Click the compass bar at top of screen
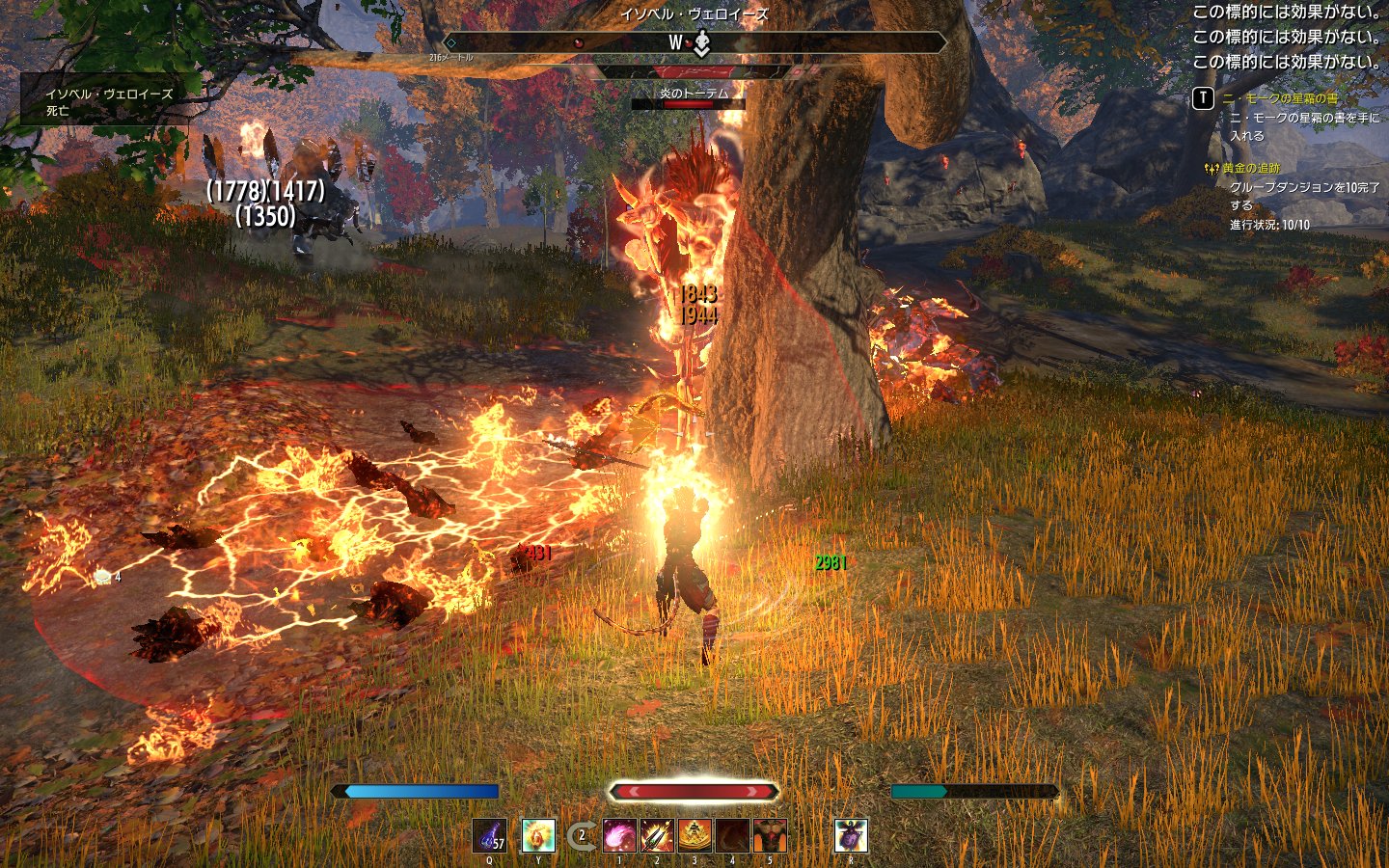 (694, 42)
